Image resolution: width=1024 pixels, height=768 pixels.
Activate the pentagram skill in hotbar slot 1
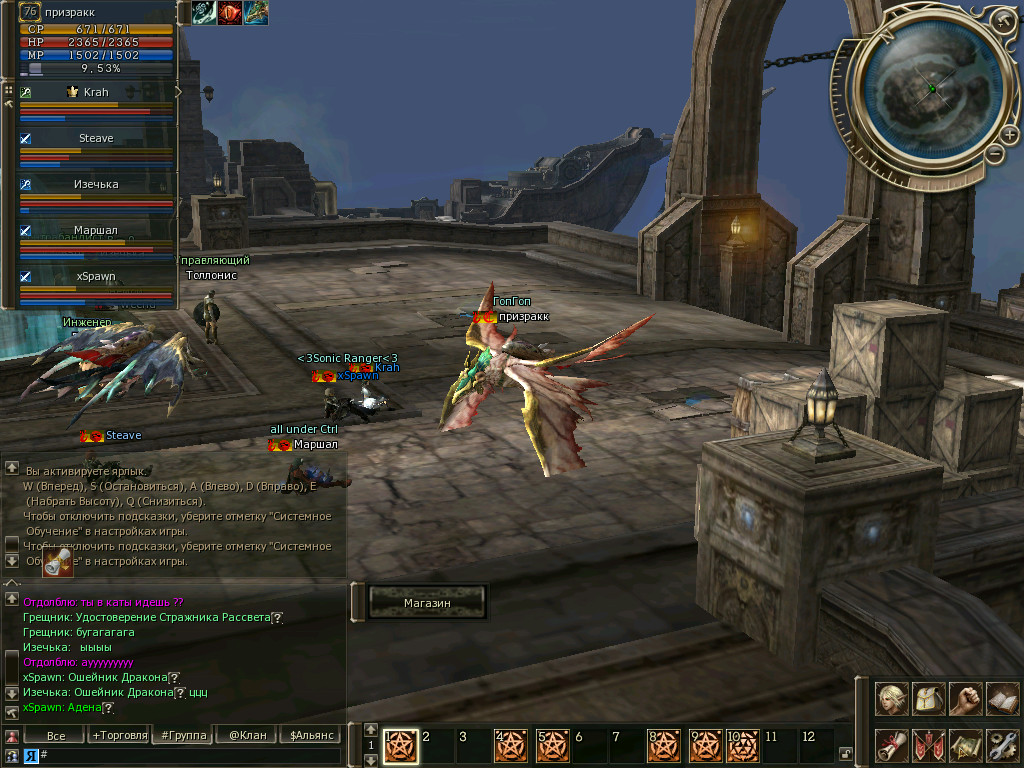(401, 744)
